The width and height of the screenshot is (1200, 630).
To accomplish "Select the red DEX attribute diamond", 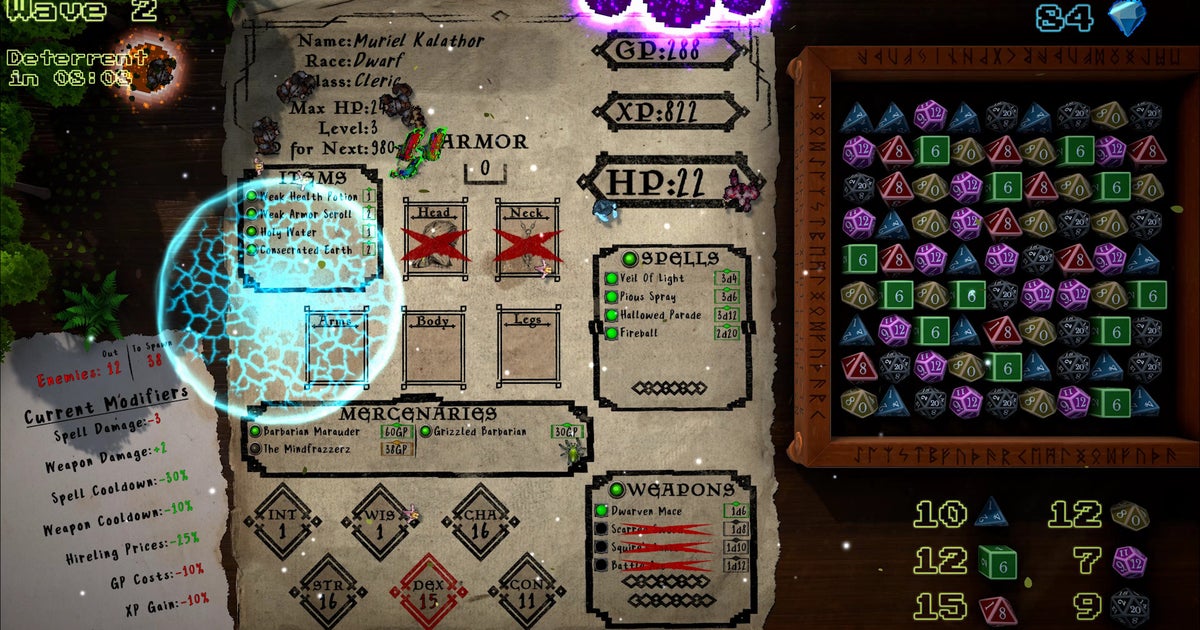I will point(429,594).
